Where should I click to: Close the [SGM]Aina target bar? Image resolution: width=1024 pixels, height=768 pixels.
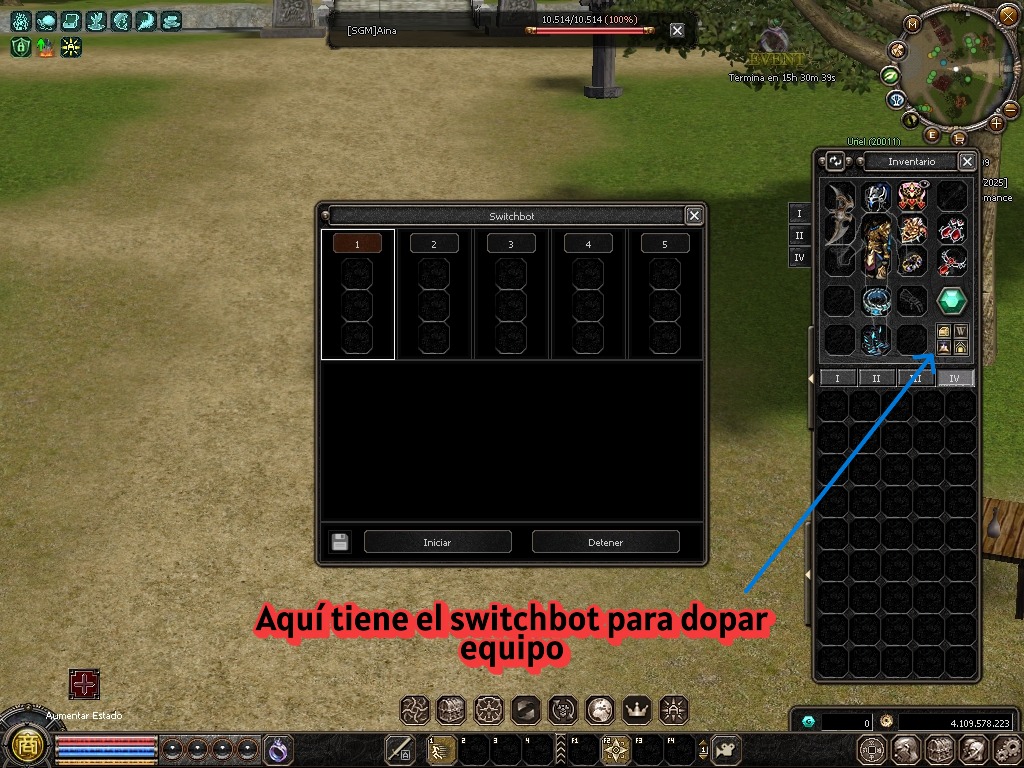pyautogui.click(x=677, y=31)
